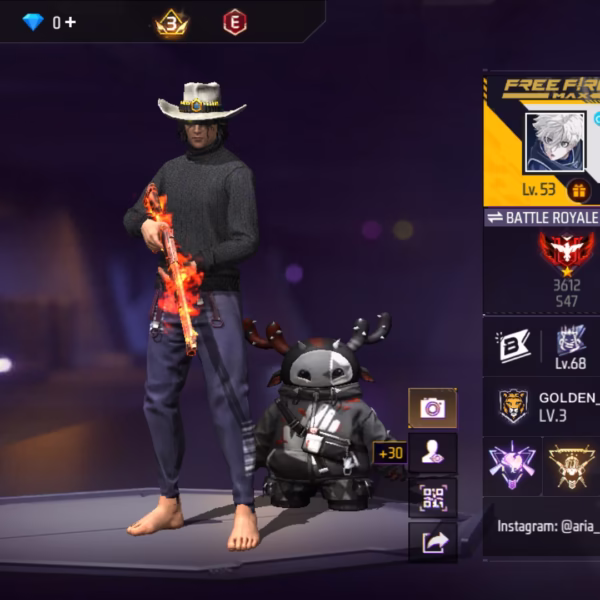Open the white B booyah pass badge
Image resolution: width=600 pixels, height=600 pixels.
[511, 346]
